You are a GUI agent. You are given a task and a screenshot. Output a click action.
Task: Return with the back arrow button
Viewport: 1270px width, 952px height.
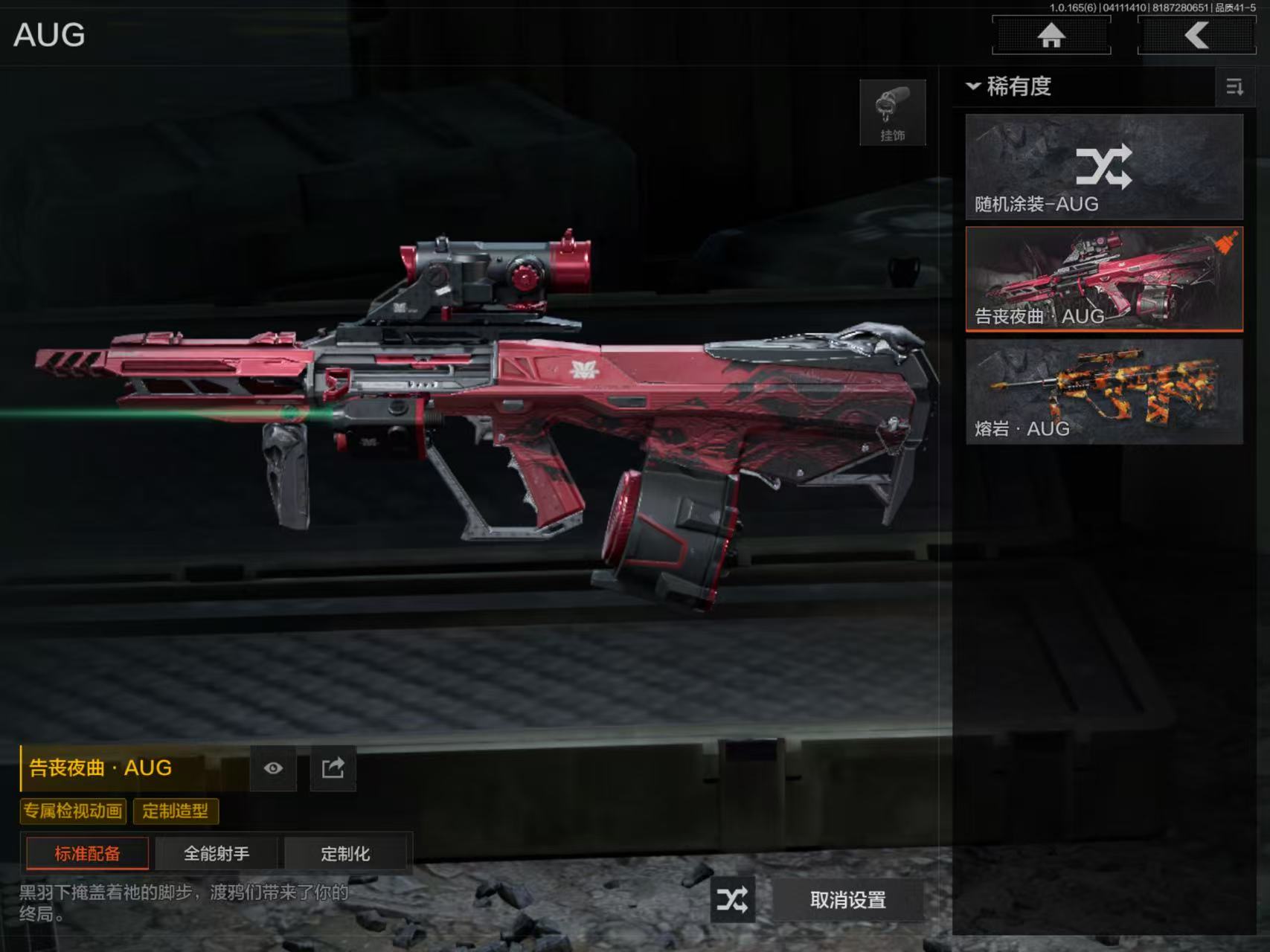[1196, 35]
